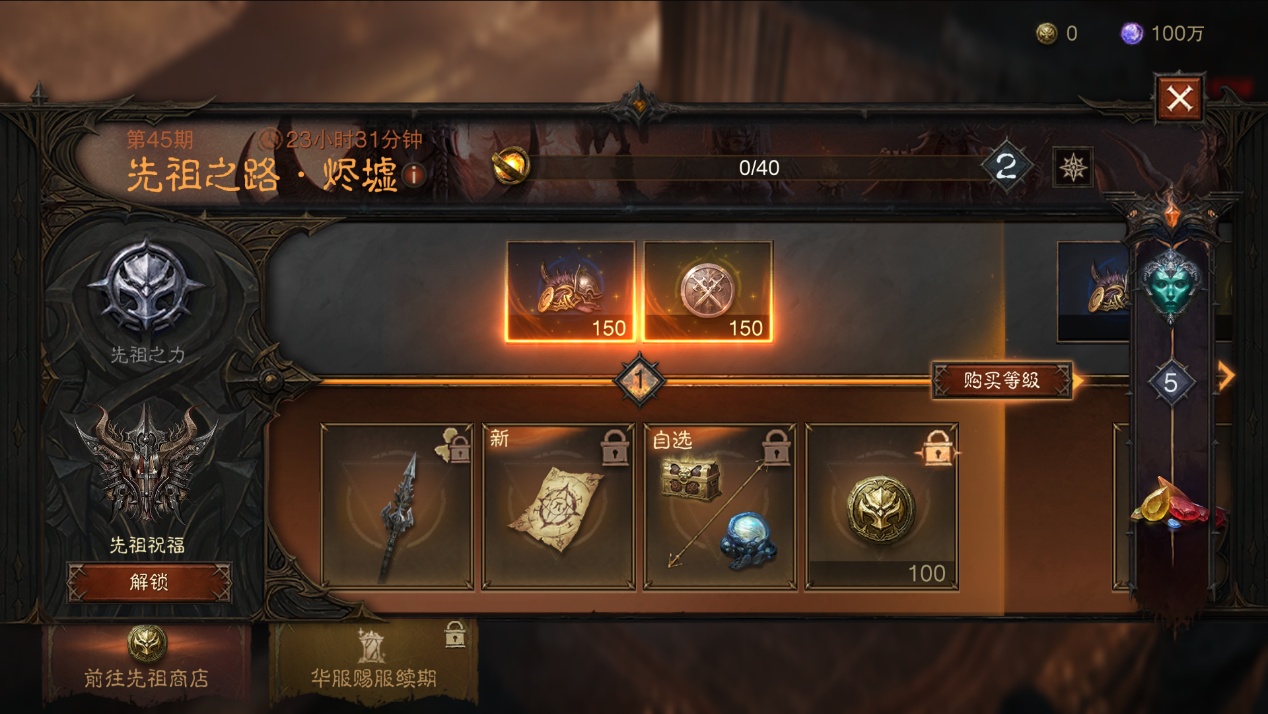The image size is (1268, 714).
Task: Click the star emblem next to level 2
Action: [1072, 166]
